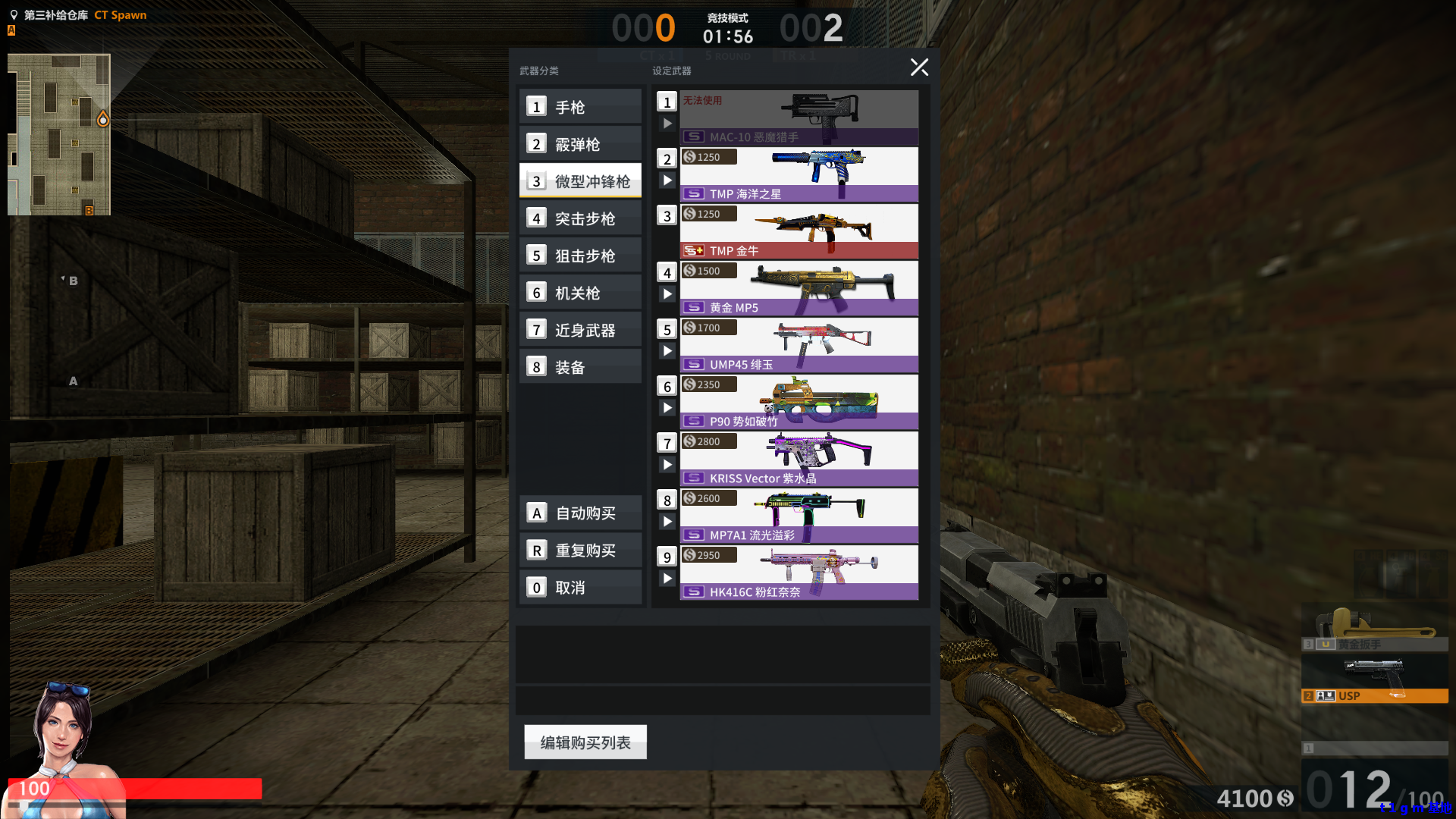Open 编辑购买列表 edit buy list
This screenshot has width=1456, height=819.
coord(585,742)
